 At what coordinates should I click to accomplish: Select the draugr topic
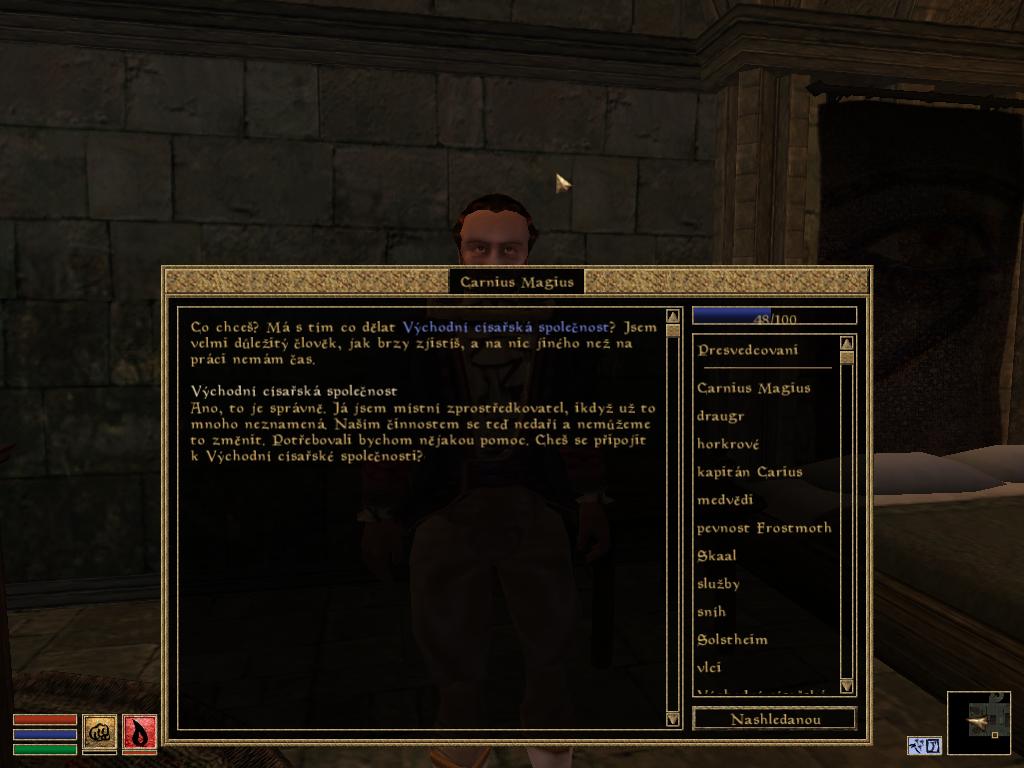(720, 416)
